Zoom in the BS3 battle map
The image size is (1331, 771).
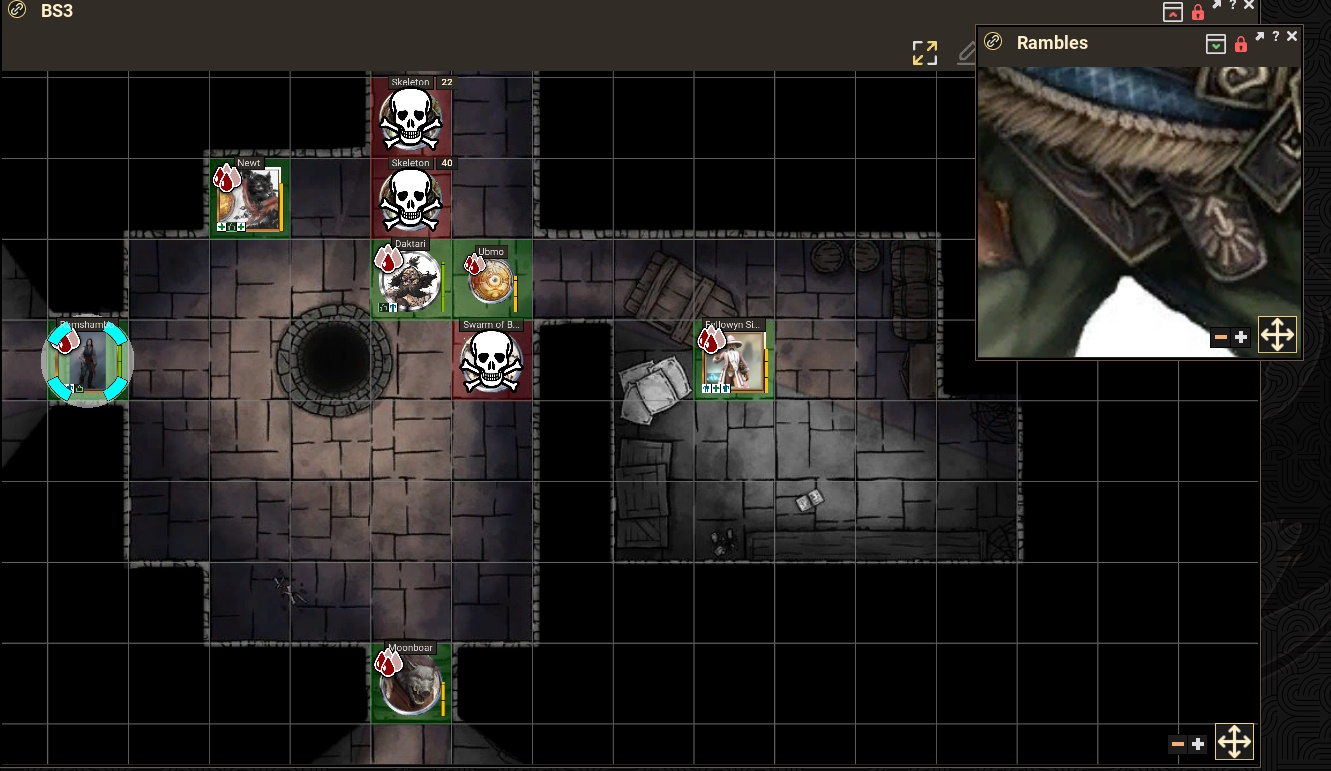click(x=1198, y=744)
